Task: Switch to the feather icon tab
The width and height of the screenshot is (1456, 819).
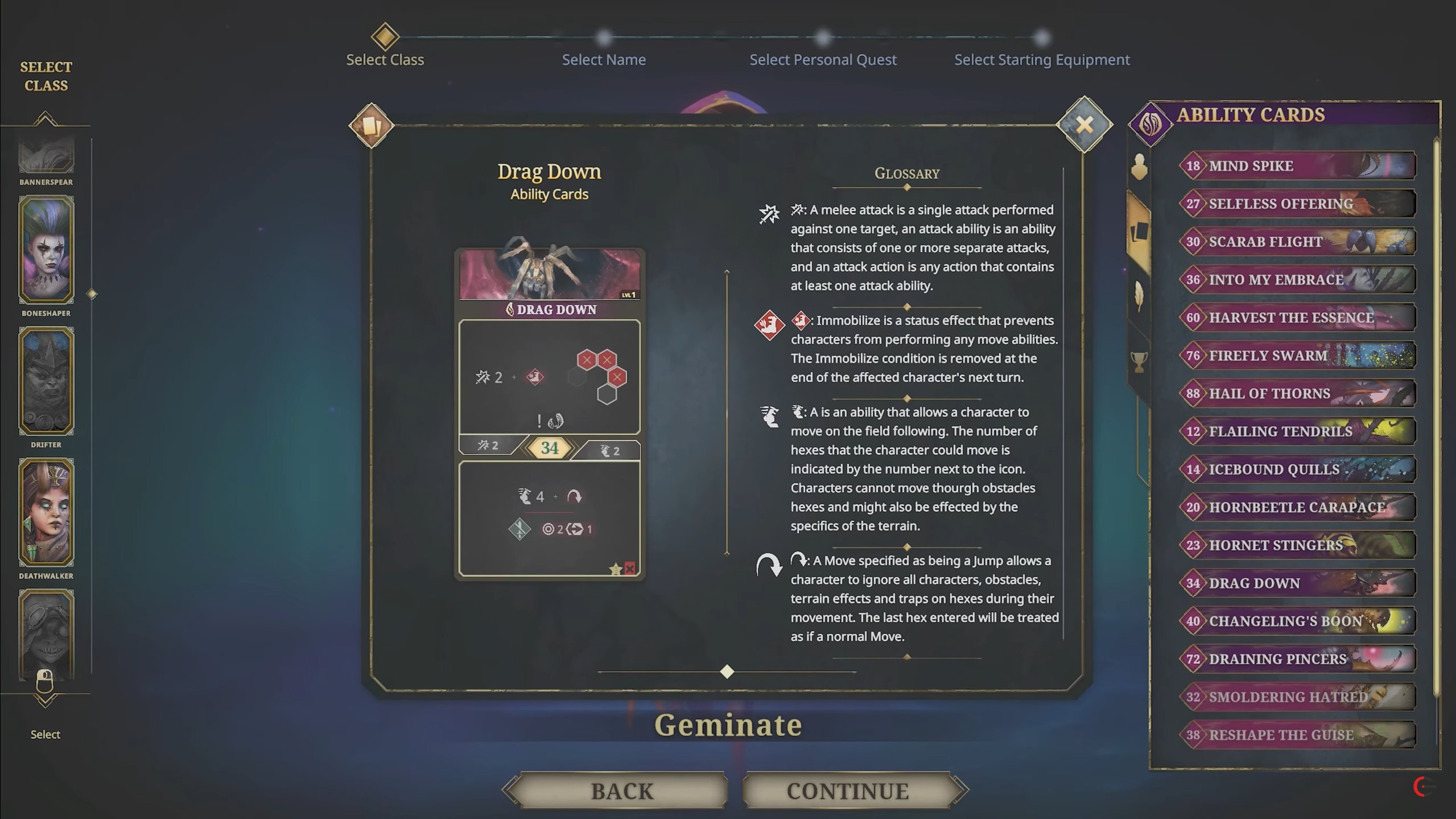Action: (1139, 296)
